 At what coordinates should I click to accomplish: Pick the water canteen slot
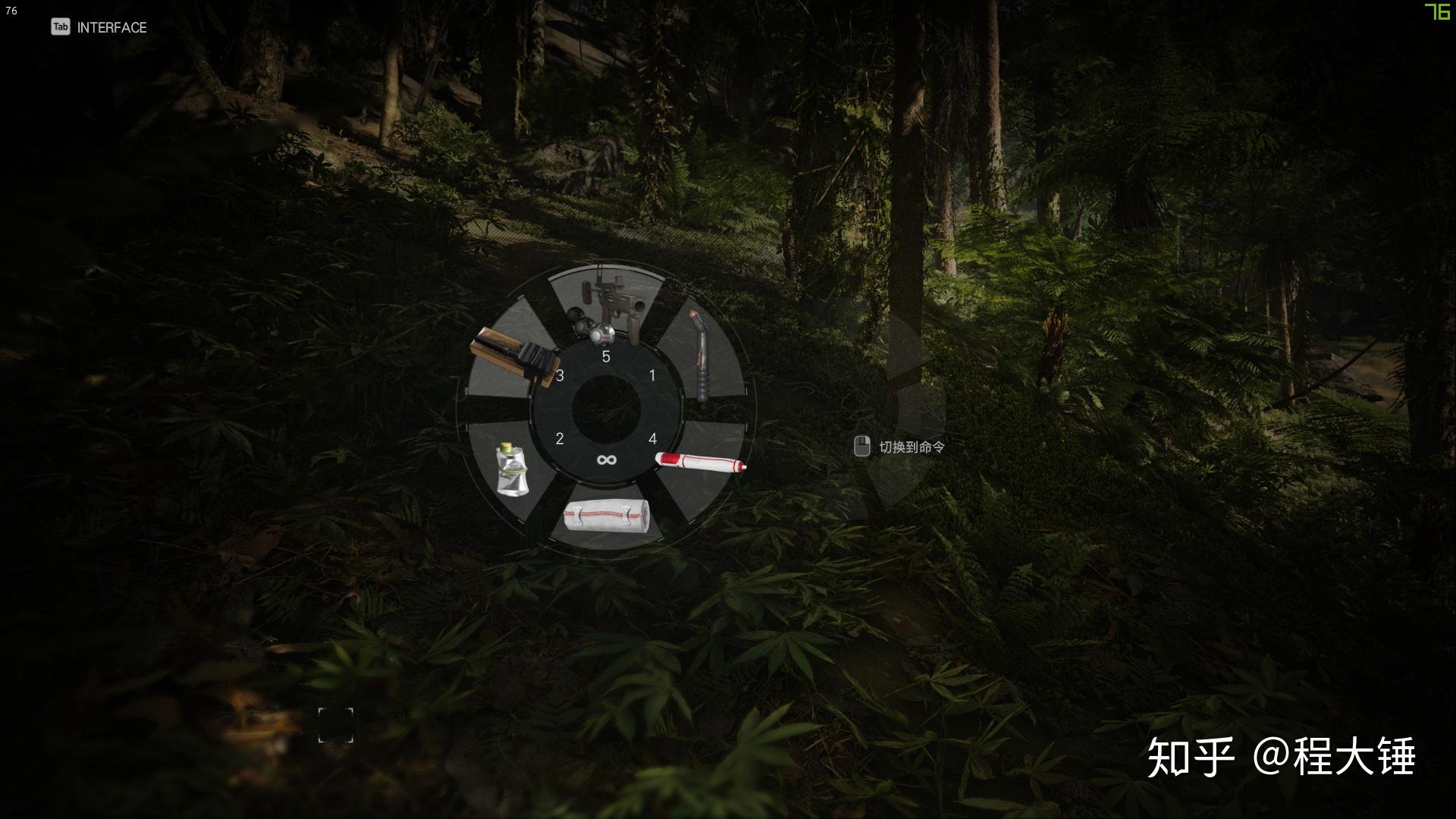coord(512,471)
